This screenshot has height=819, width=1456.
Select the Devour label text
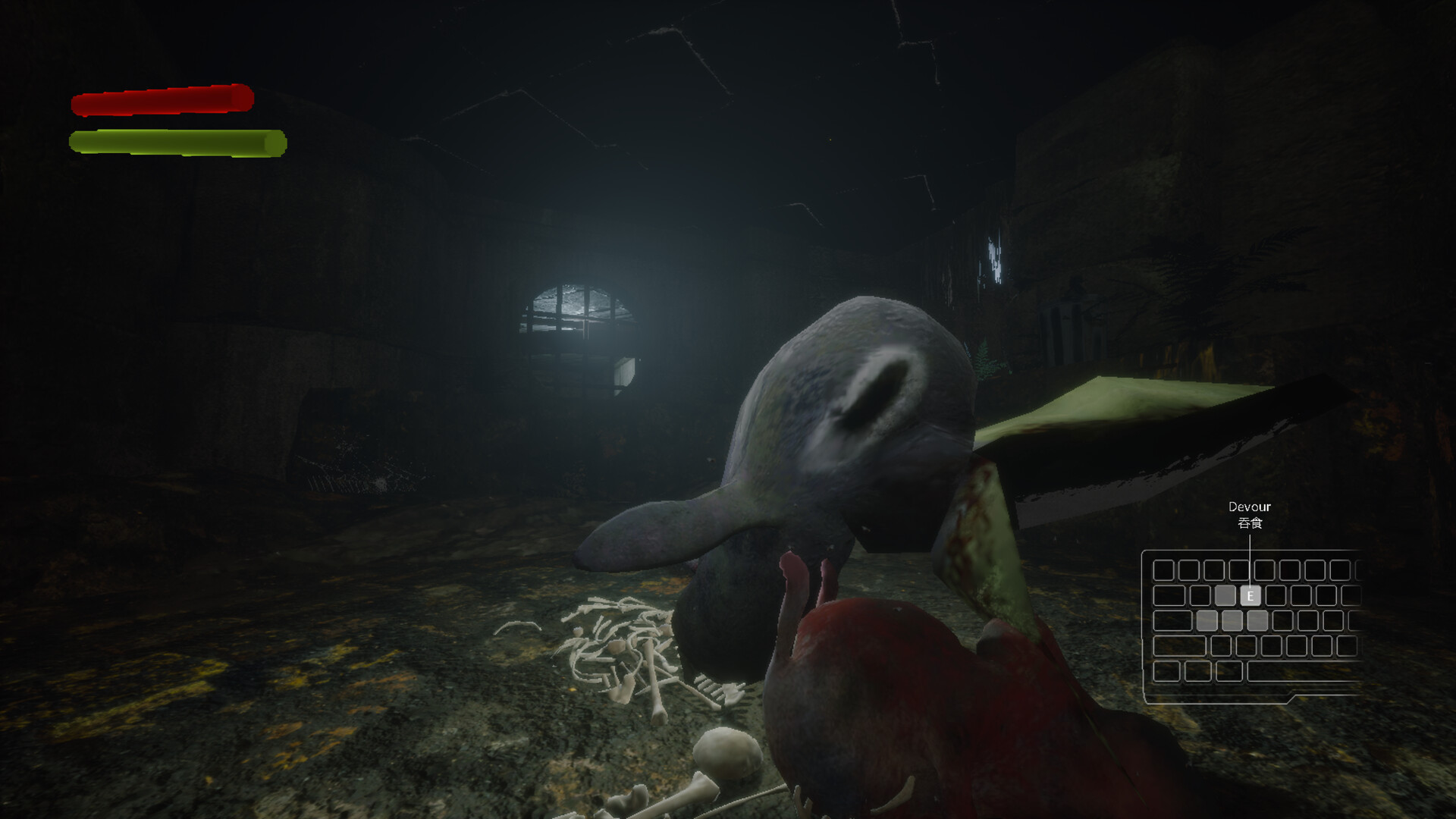pyautogui.click(x=1250, y=506)
